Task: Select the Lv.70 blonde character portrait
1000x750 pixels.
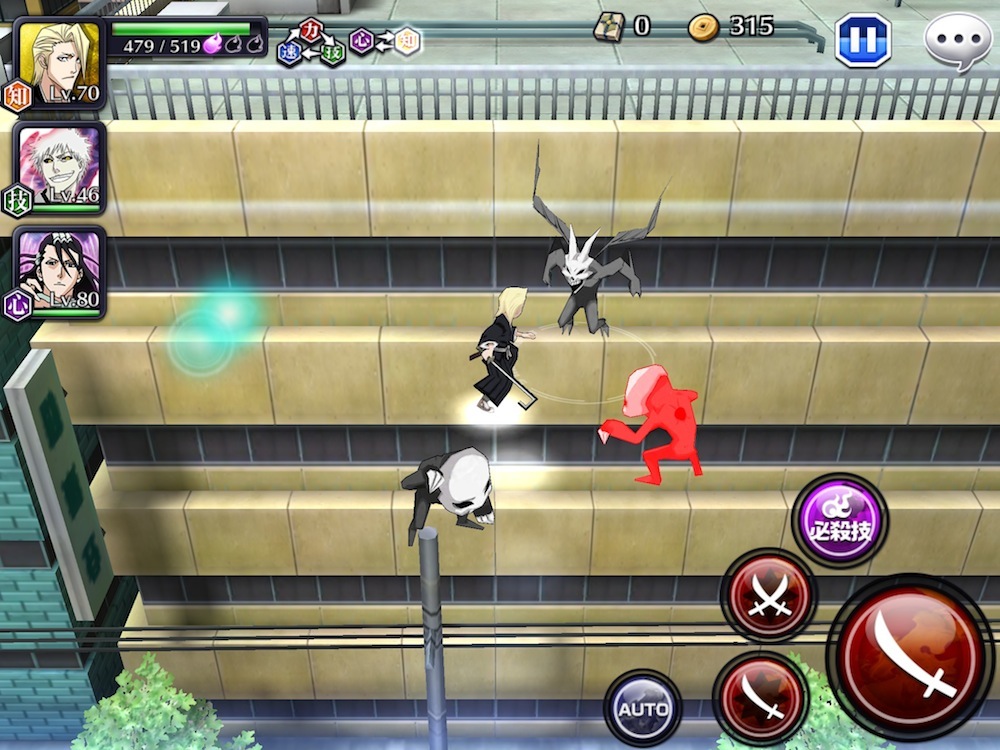Action: coord(59,59)
